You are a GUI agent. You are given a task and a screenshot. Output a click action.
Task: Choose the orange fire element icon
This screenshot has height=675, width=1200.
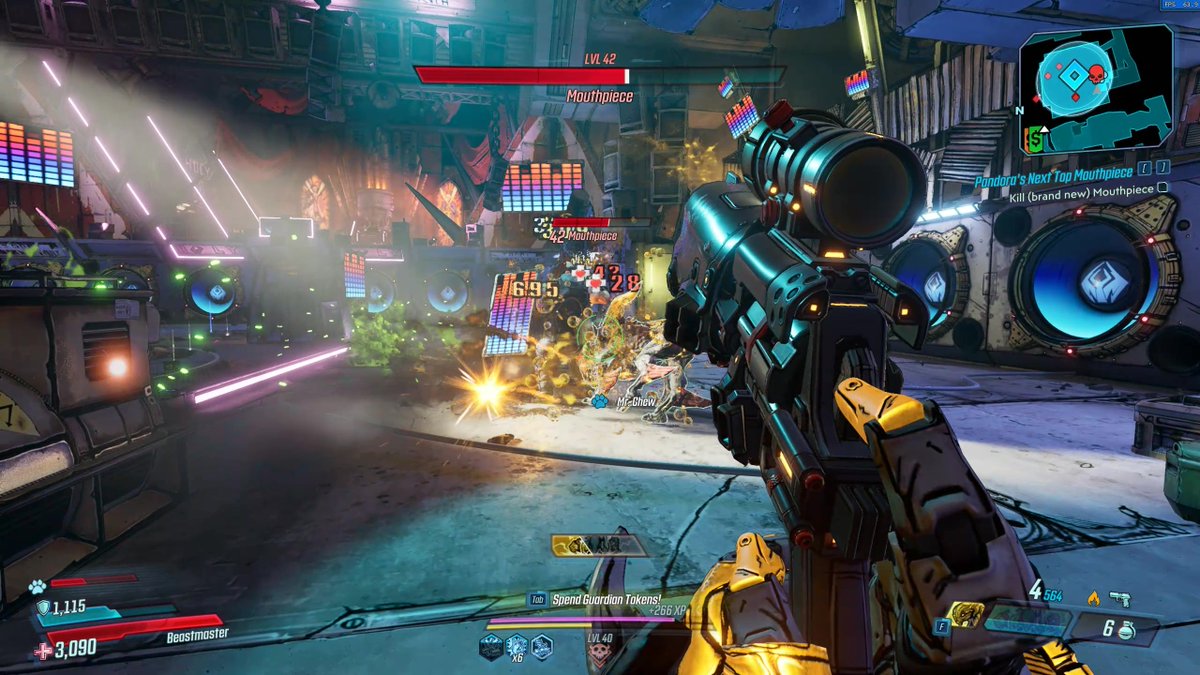[1093, 599]
